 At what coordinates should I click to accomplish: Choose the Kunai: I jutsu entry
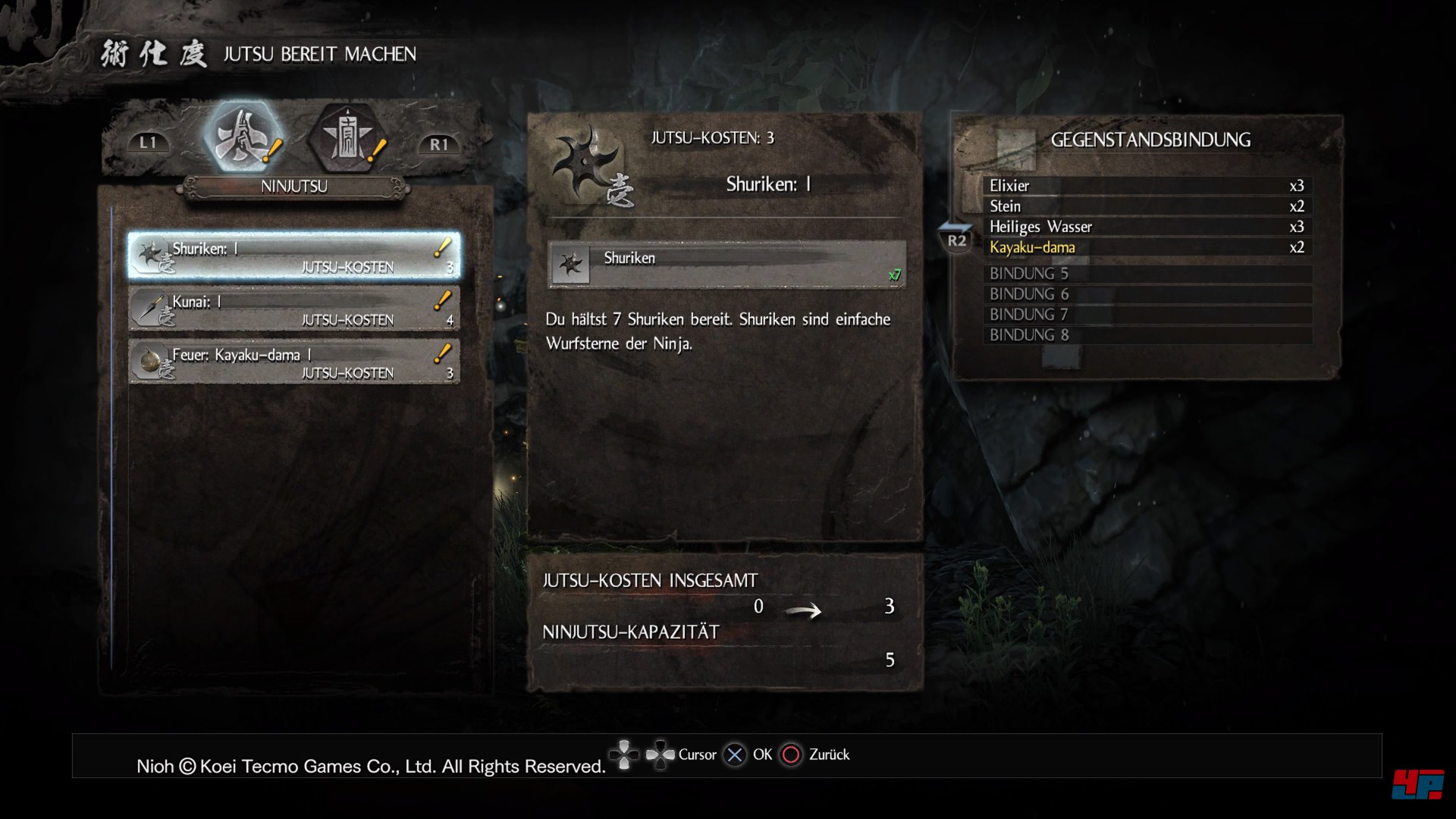coord(294,309)
